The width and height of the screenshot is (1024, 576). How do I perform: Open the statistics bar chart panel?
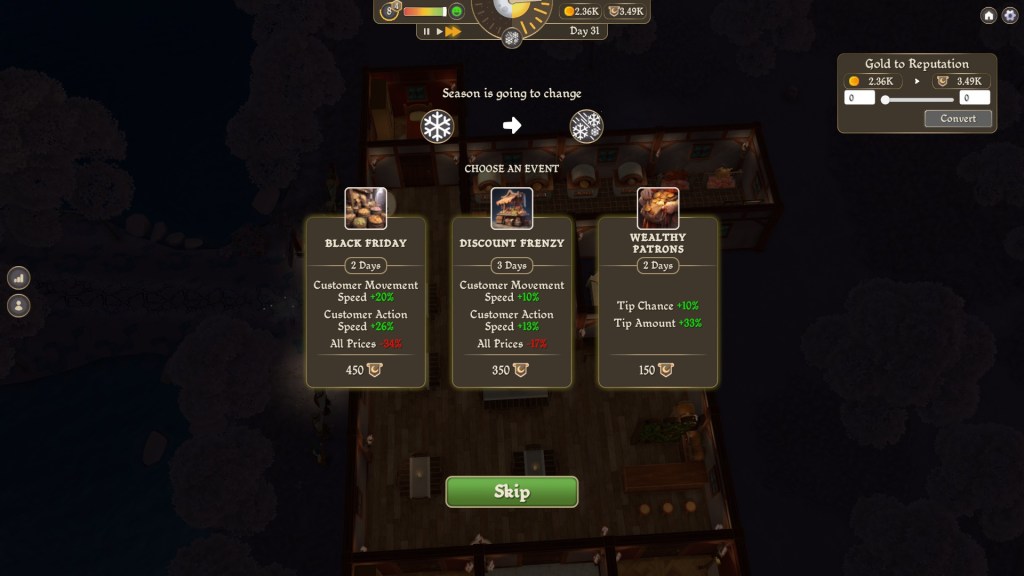click(18, 278)
